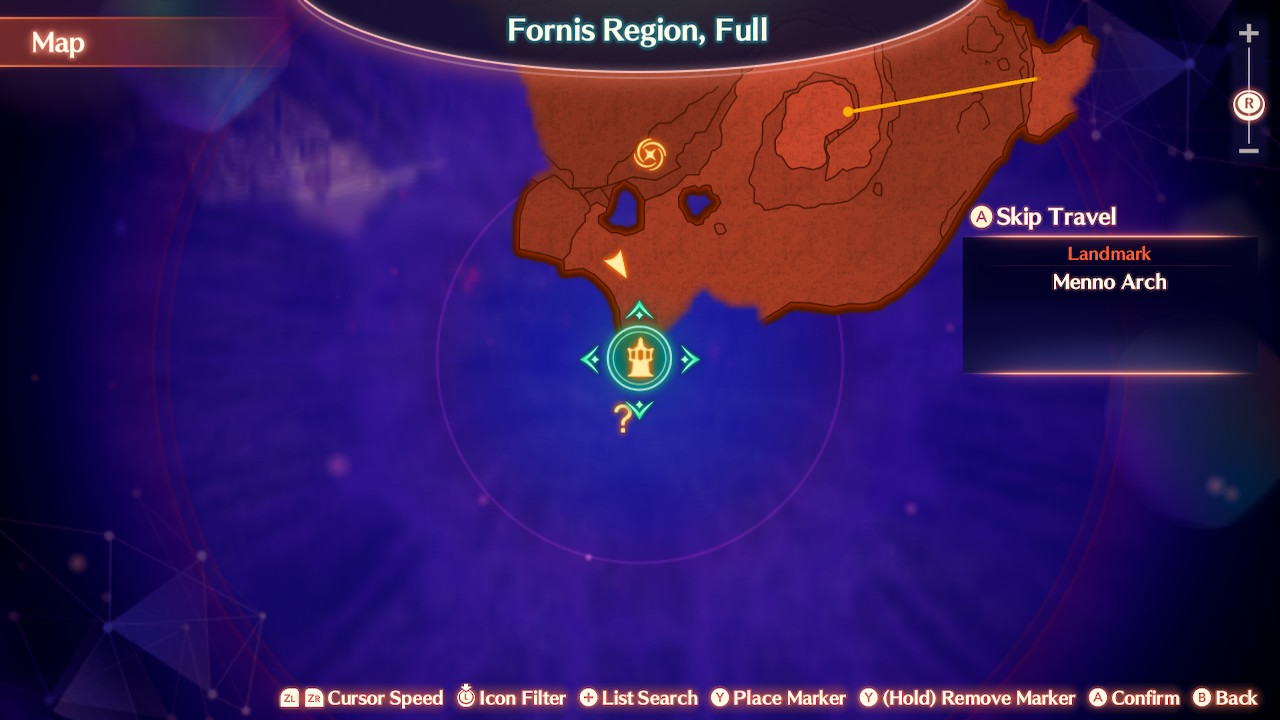Click the left chevron beside the landmark
The height and width of the screenshot is (720, 1280).
tap(590, 359)
